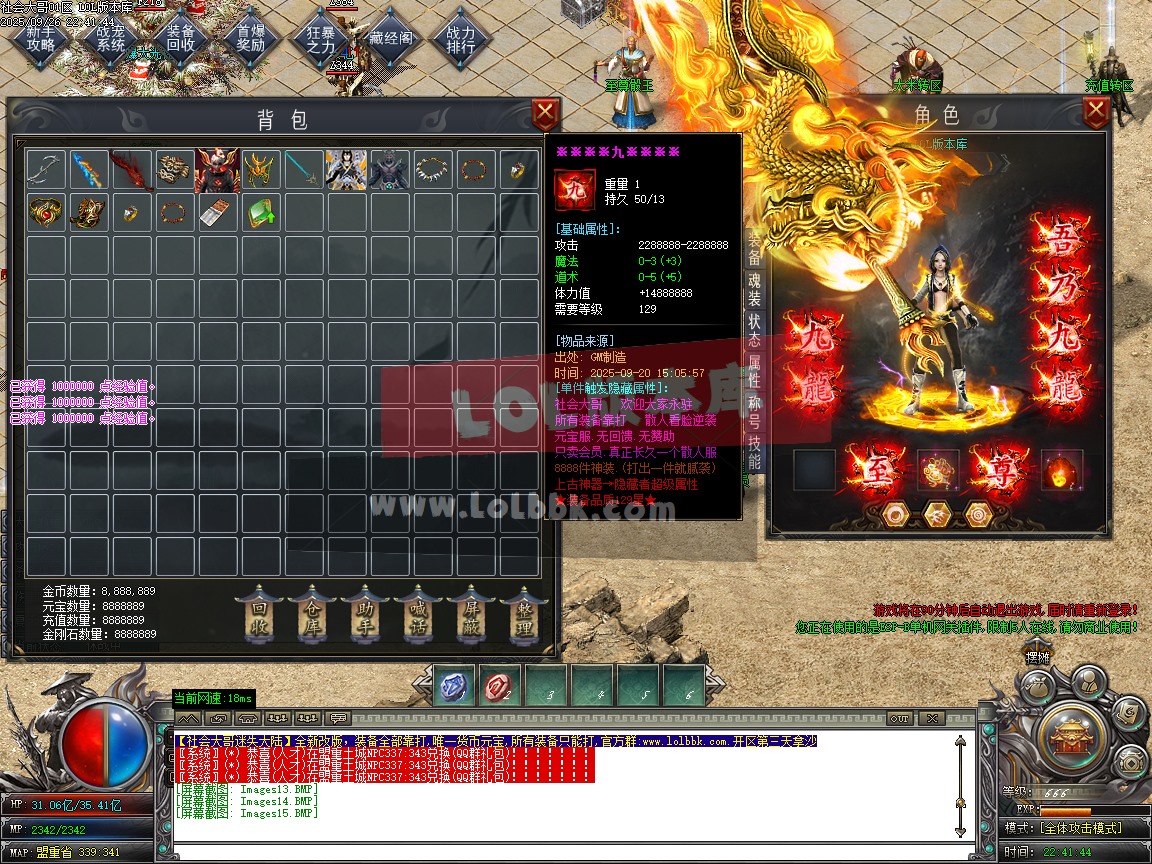
Task: Click the 整理 sort inventory button
Action: click(524, 615)
